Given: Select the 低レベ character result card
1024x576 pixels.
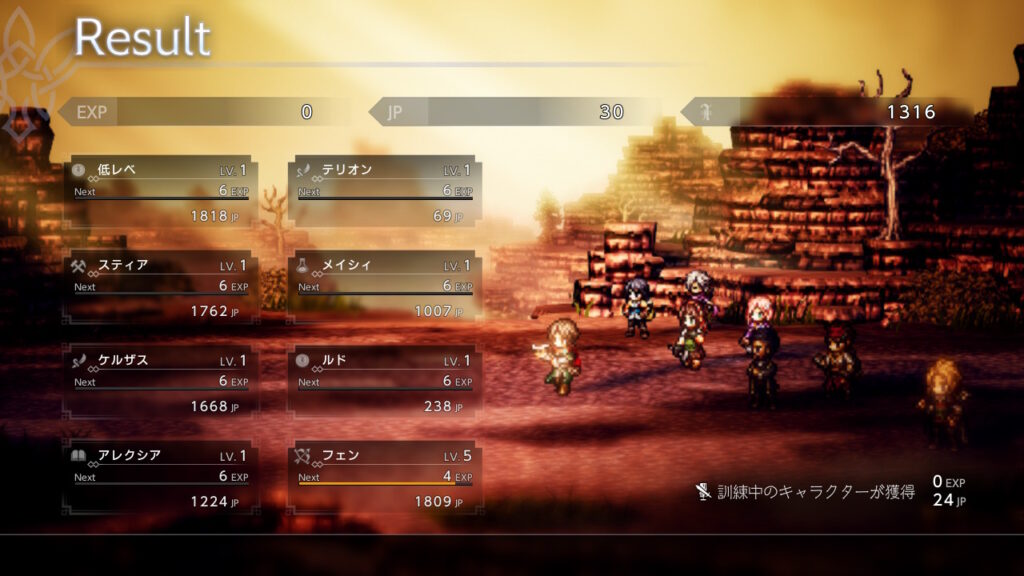Looking at the screenshot, I should 160,191.
